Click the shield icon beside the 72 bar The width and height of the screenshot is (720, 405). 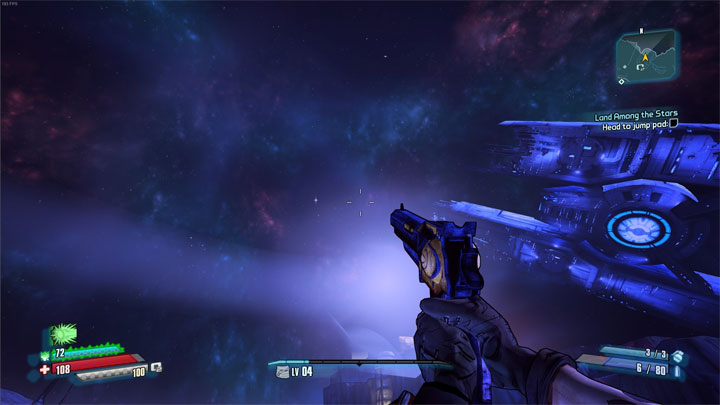coord(46,354)
